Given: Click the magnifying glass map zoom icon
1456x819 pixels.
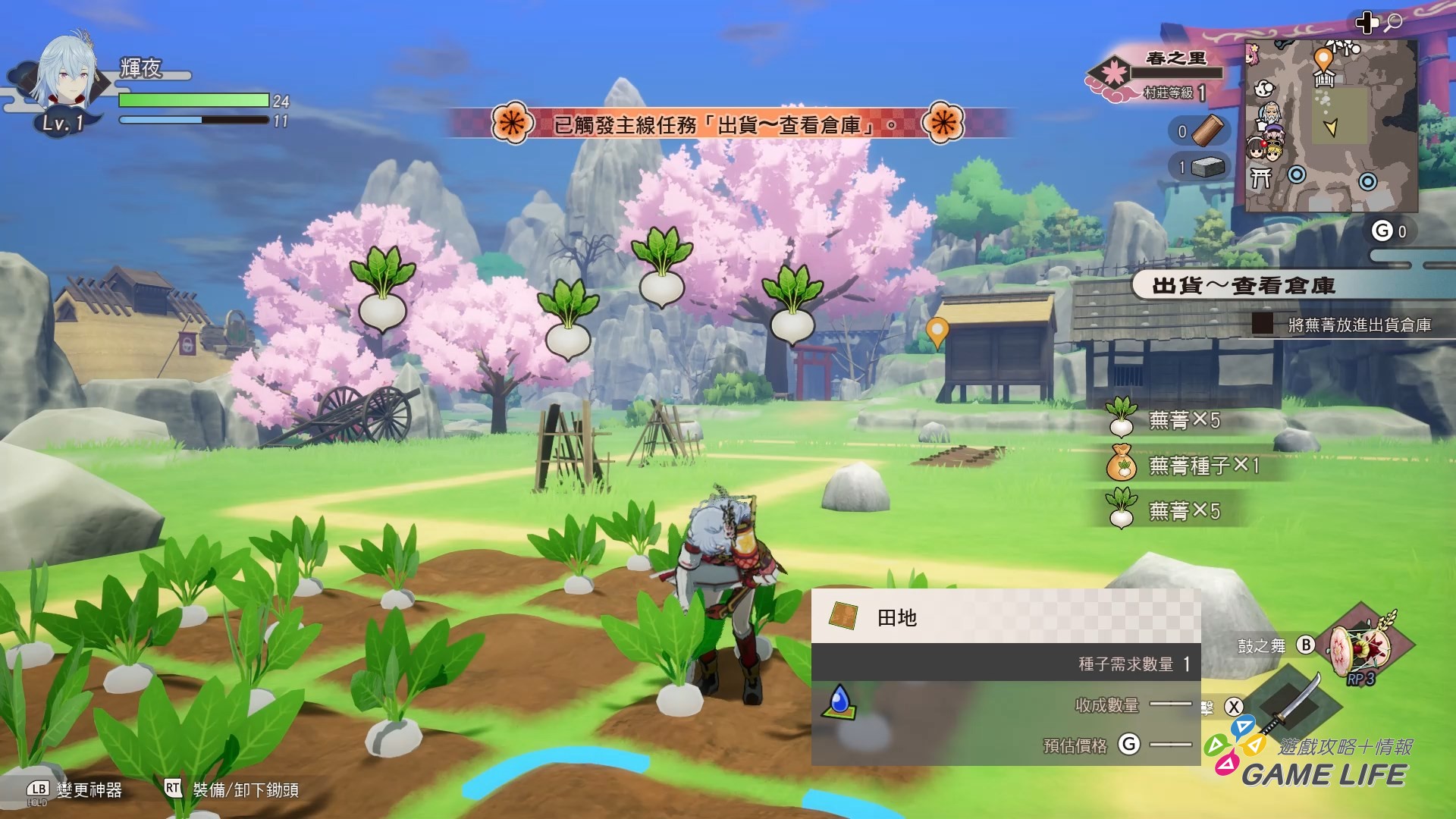Looking at the screenshot, I should [x=1393, y=23].
